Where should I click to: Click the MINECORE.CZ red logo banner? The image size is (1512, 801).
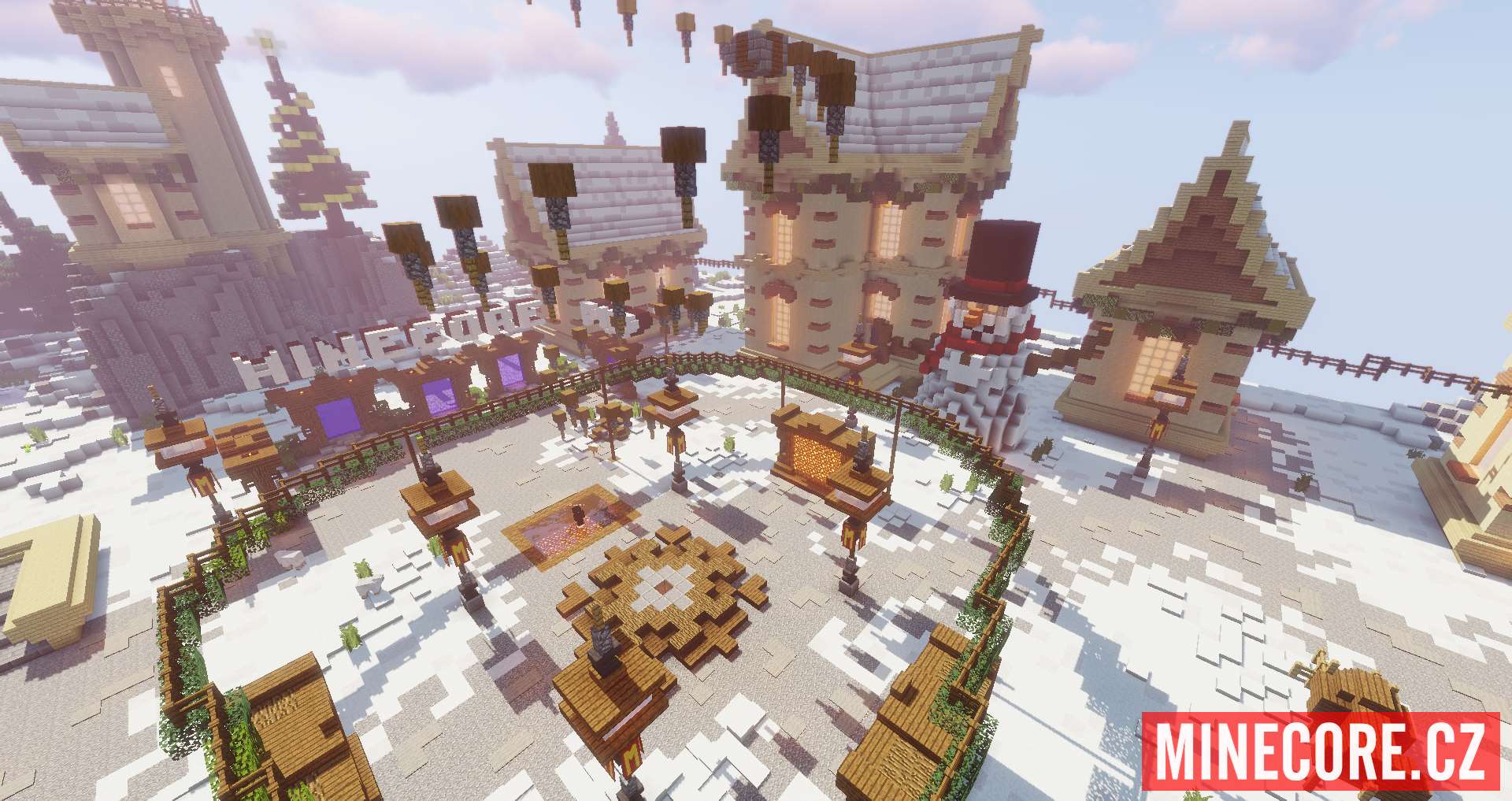[1321, 751]
